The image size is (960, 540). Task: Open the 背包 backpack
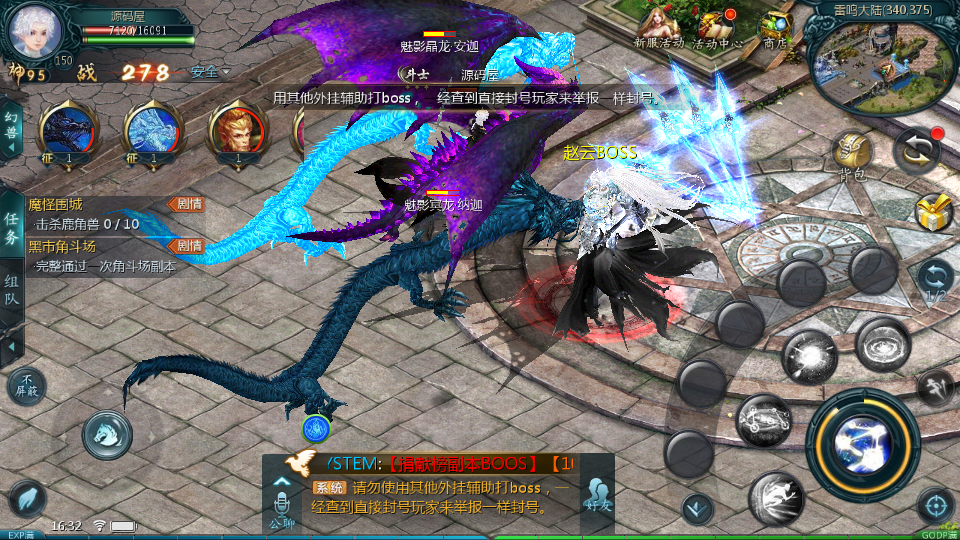853,155
